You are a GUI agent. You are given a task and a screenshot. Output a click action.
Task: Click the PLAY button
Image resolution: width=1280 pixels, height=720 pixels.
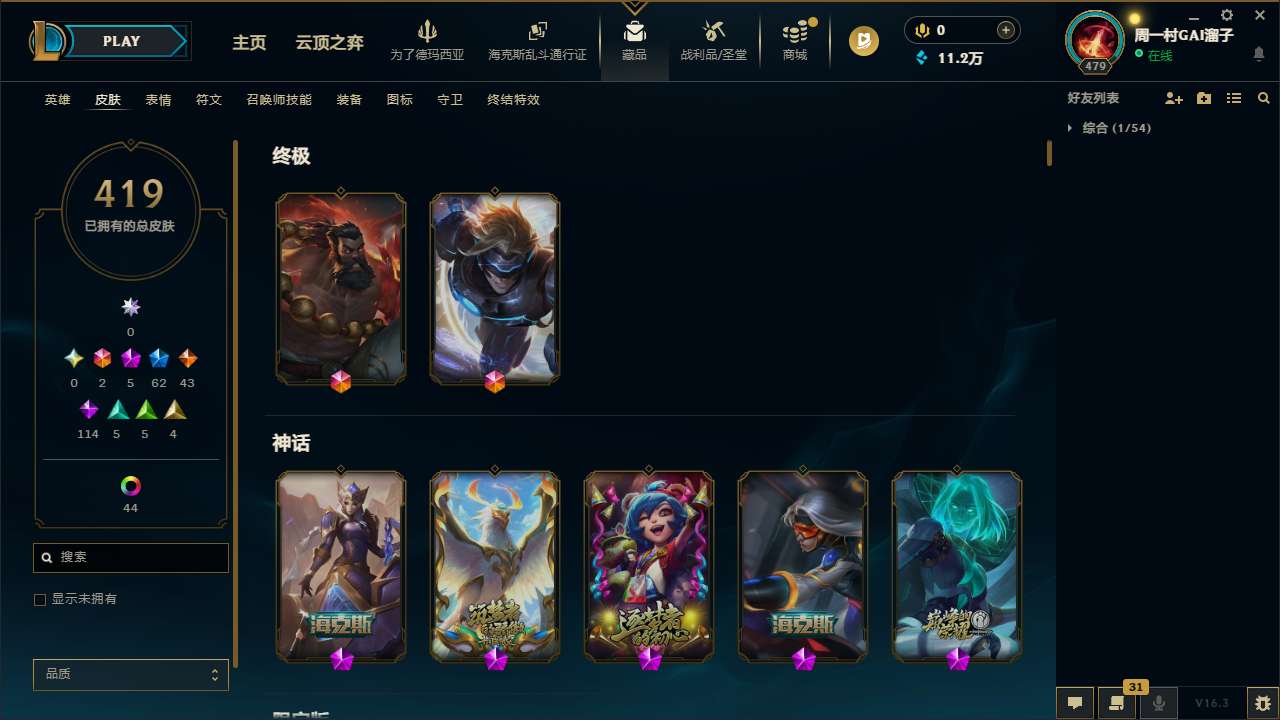point(120,41)
